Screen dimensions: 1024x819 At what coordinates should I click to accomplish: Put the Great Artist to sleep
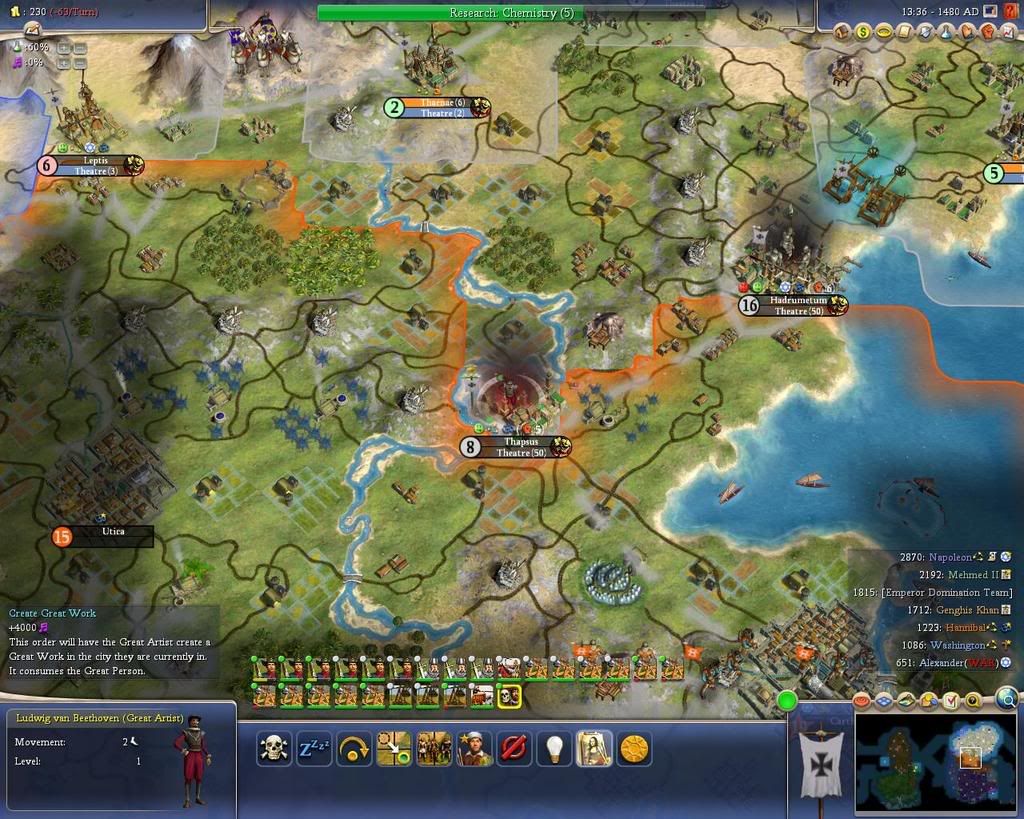pyautogui.click(x=314, y=748)
